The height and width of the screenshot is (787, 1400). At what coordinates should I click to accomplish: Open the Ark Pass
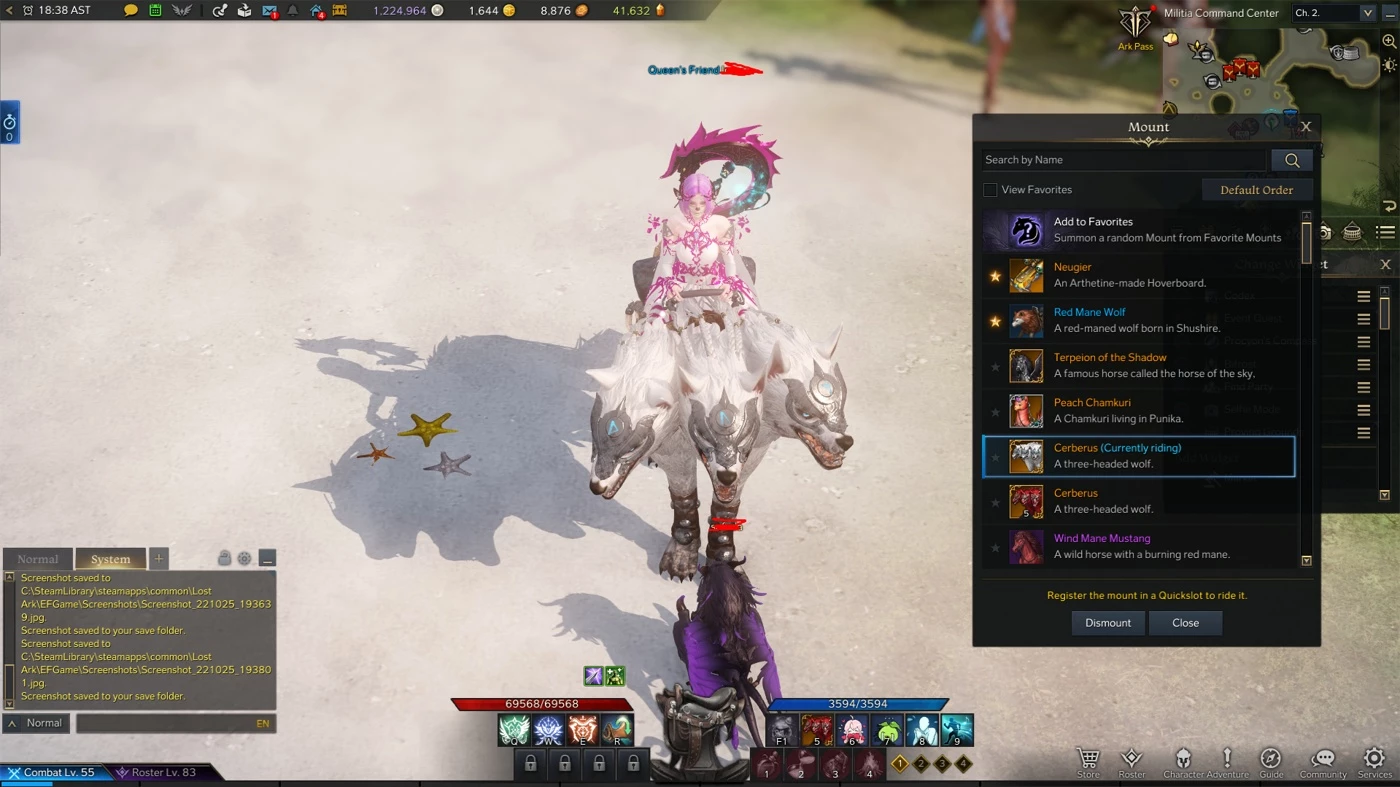(1135, 28)
